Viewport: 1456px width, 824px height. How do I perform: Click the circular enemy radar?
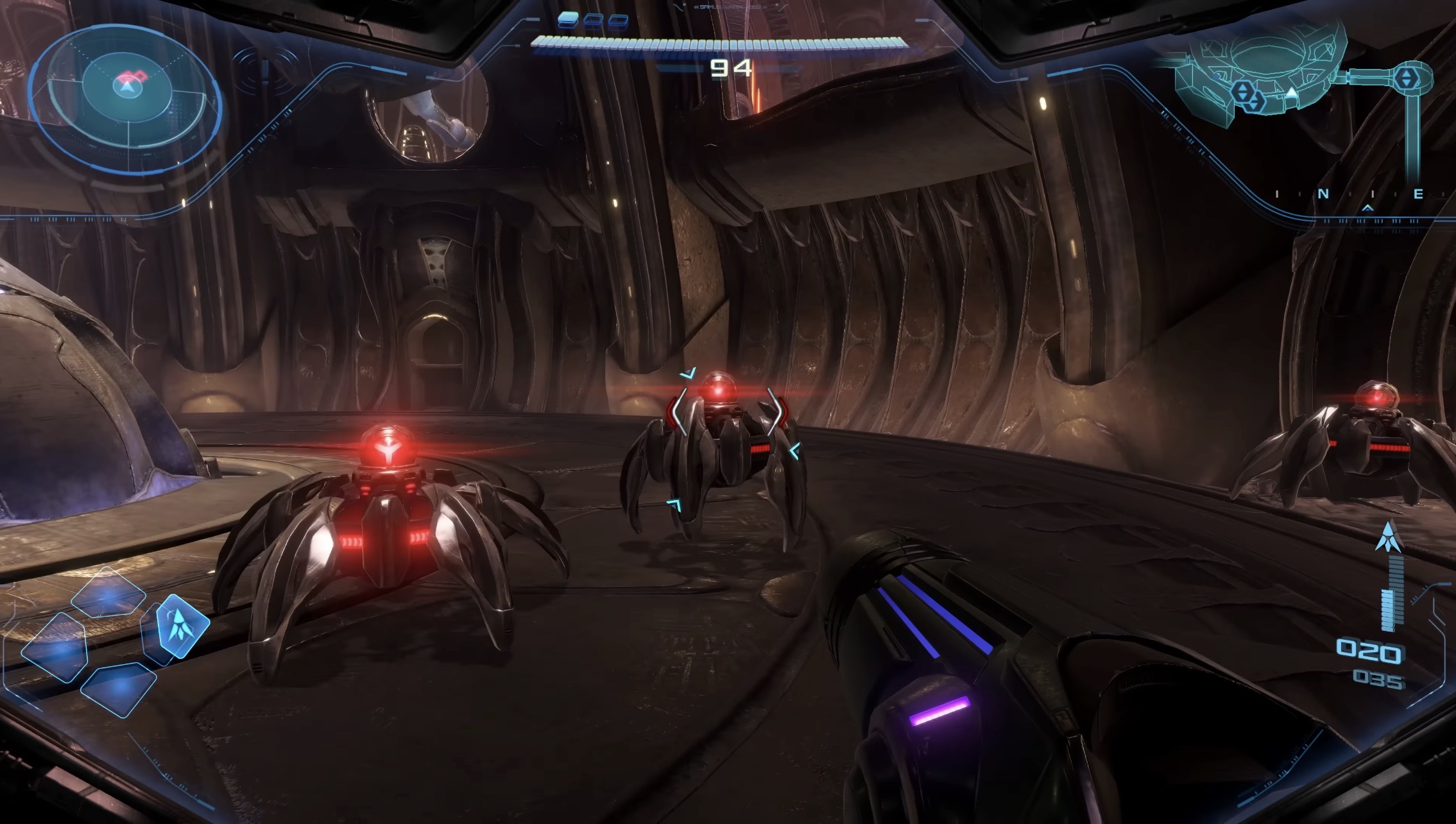click(126, 90)
